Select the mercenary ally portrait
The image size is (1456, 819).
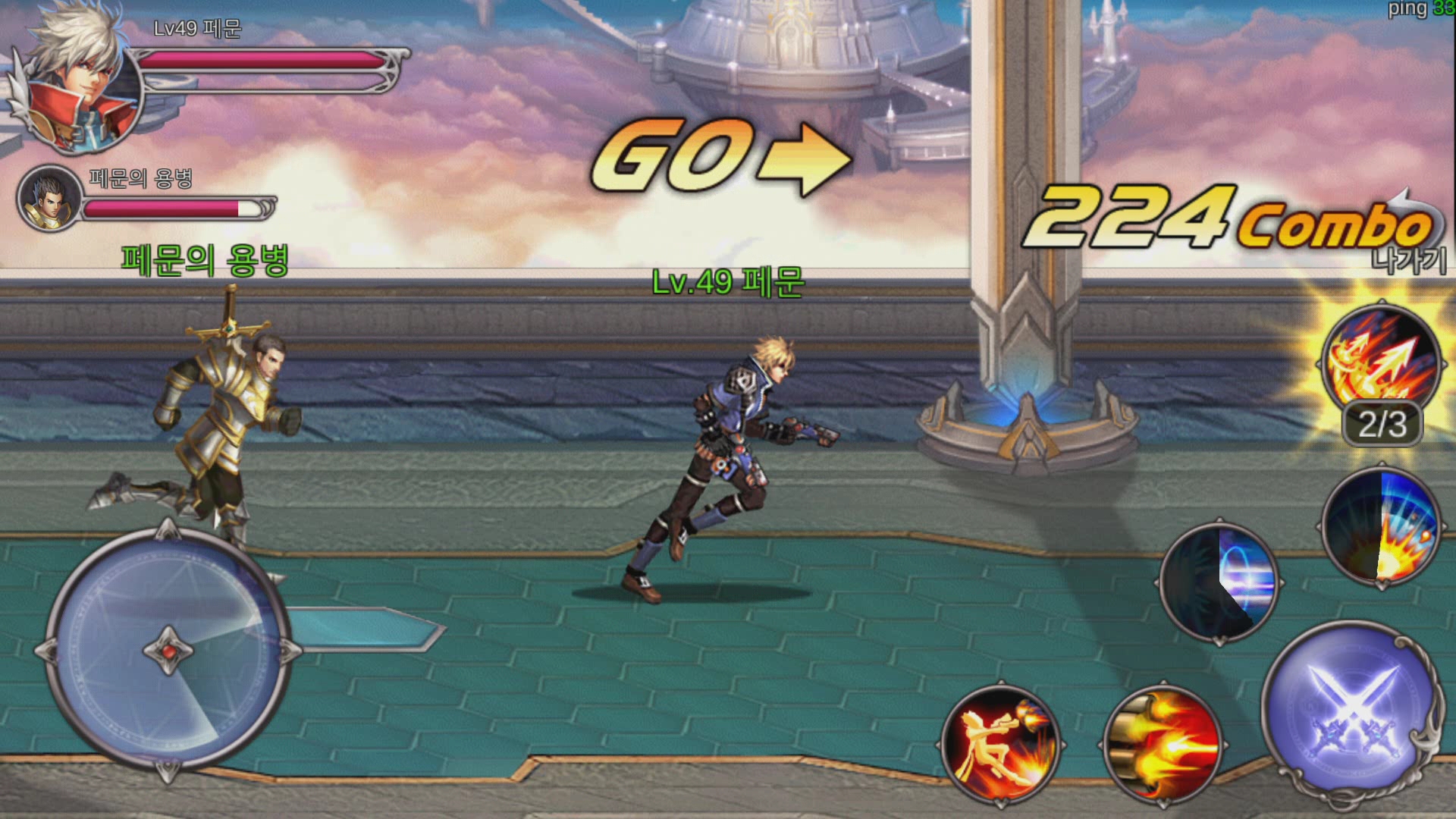49,199
